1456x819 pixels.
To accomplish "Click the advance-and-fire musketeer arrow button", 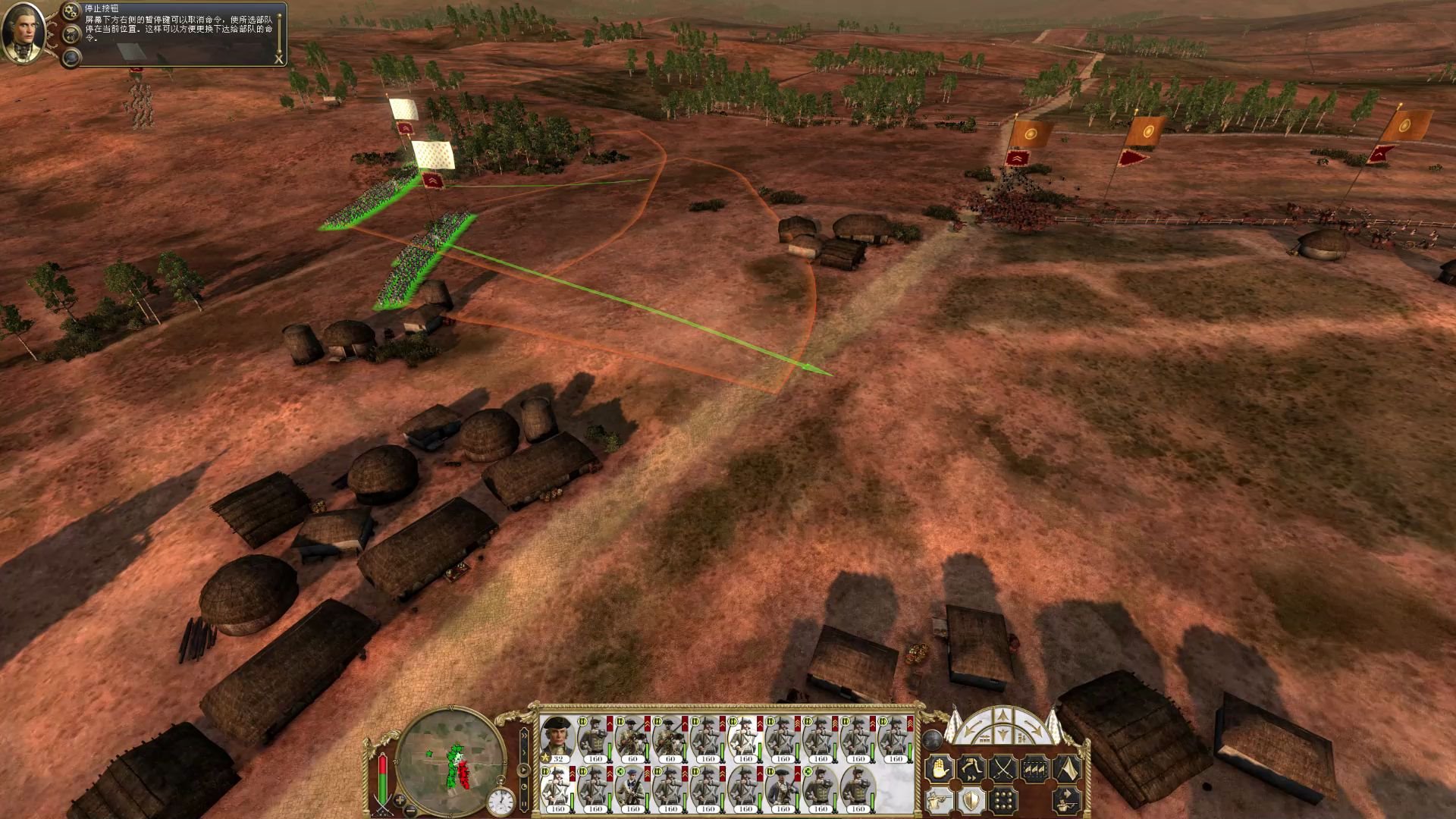I will [x=1067, y=801].
